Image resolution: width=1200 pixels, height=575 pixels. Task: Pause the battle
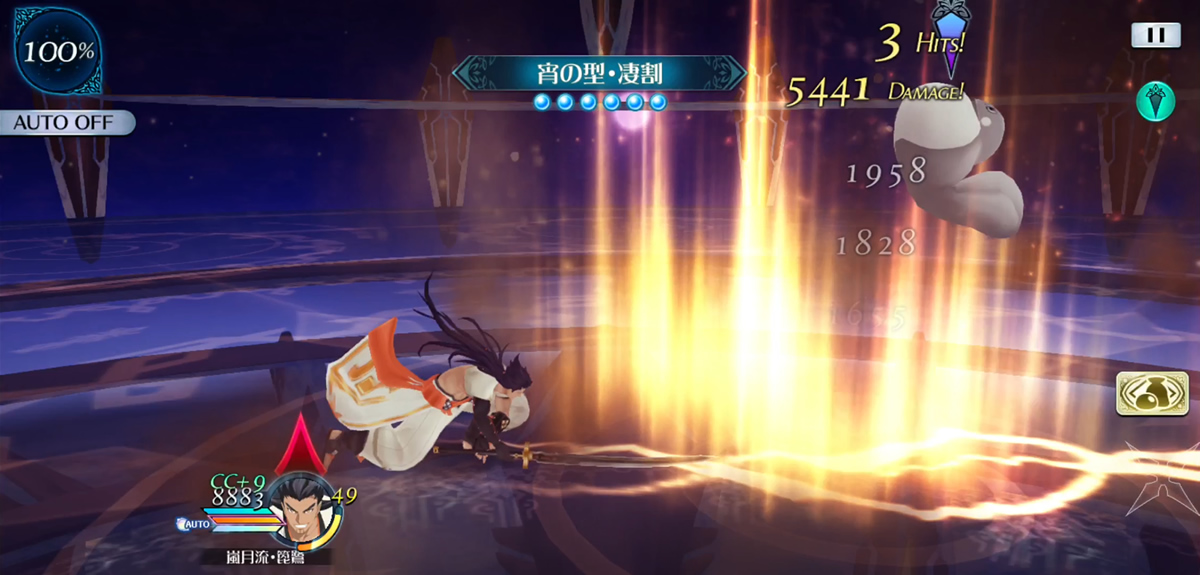tap(1156, 35)
